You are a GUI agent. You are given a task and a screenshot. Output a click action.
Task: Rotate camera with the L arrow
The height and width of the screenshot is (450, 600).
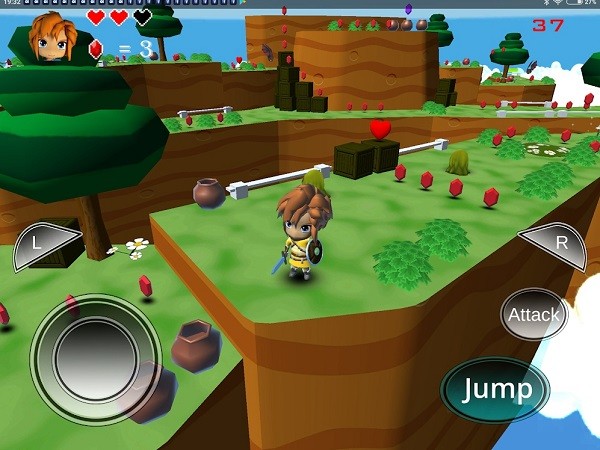45,245
